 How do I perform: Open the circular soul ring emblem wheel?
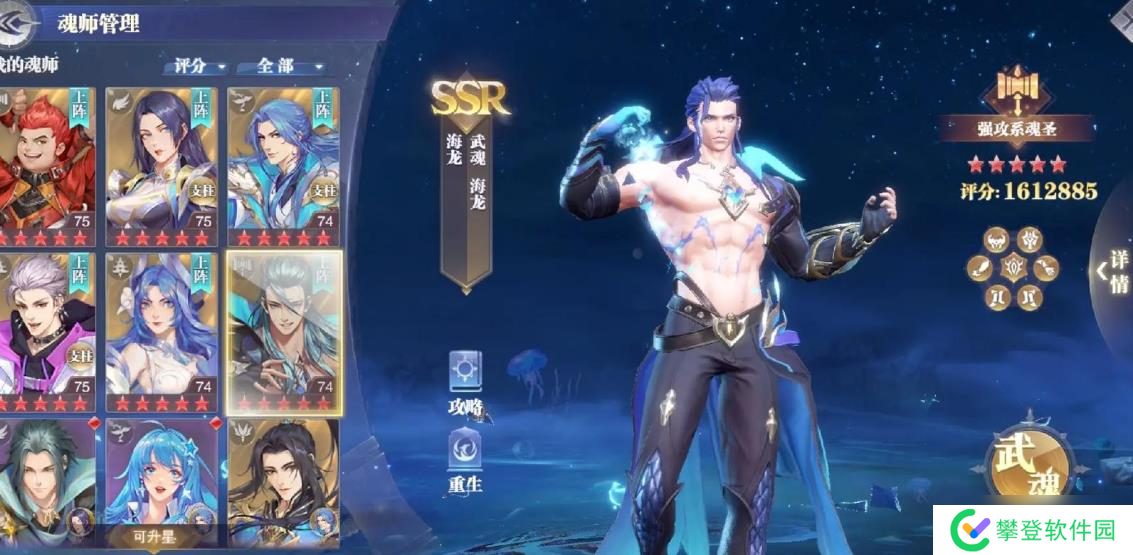(x=1012, y=267)
